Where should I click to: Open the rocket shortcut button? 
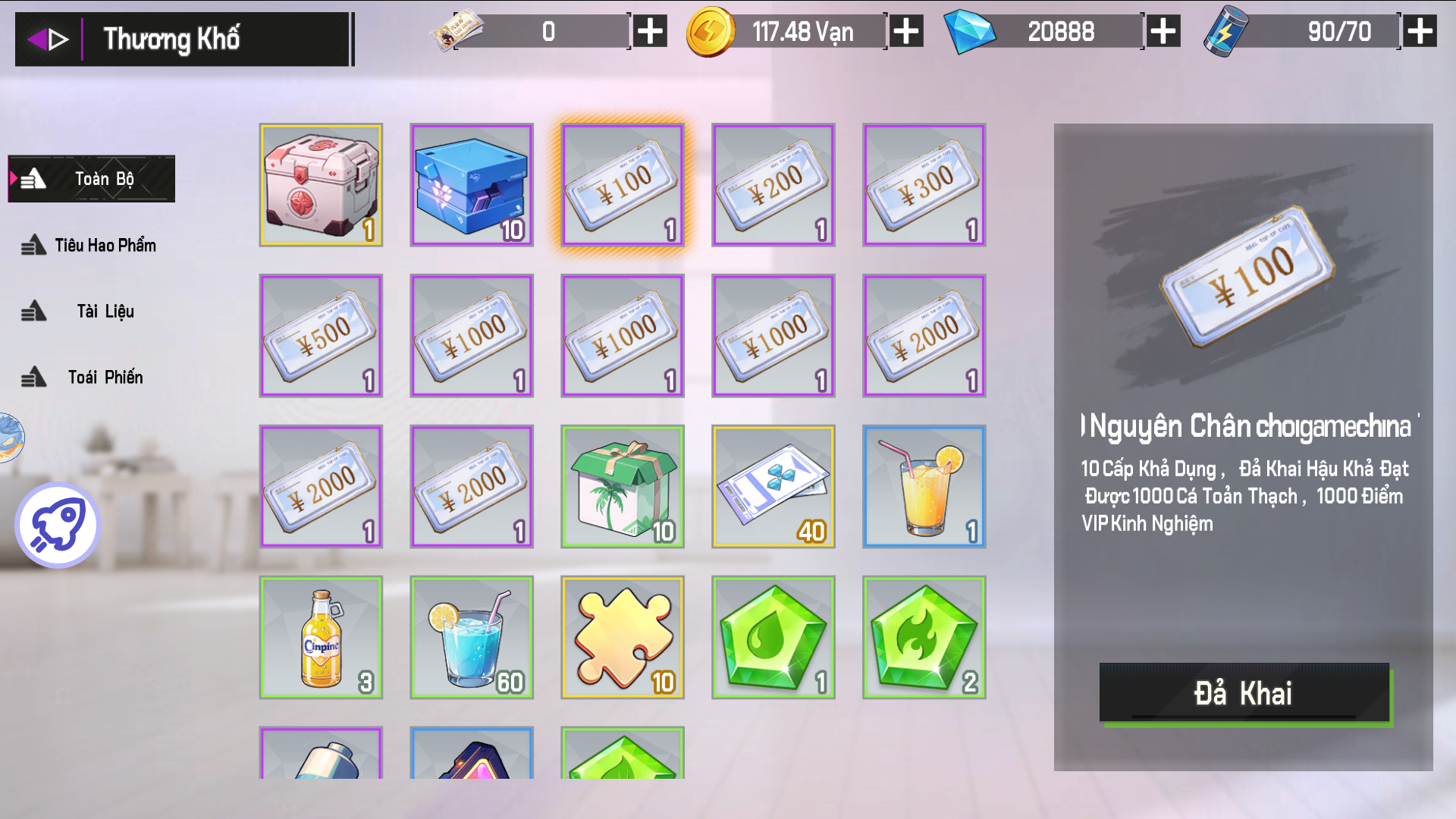click(58, 525)
